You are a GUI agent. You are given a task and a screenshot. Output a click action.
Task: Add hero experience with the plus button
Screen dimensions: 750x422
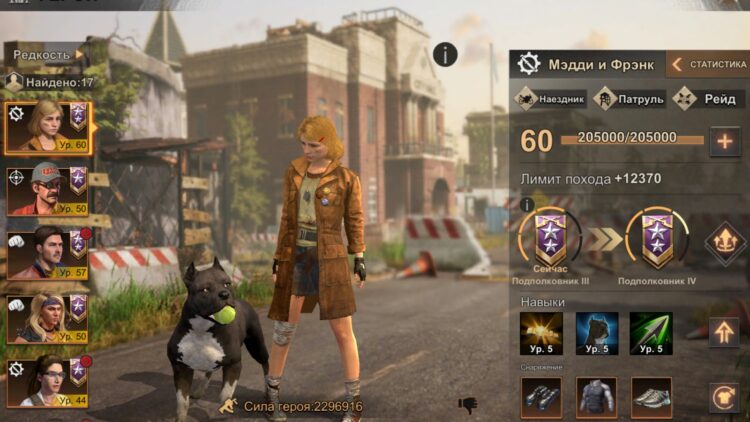point(724,141)
